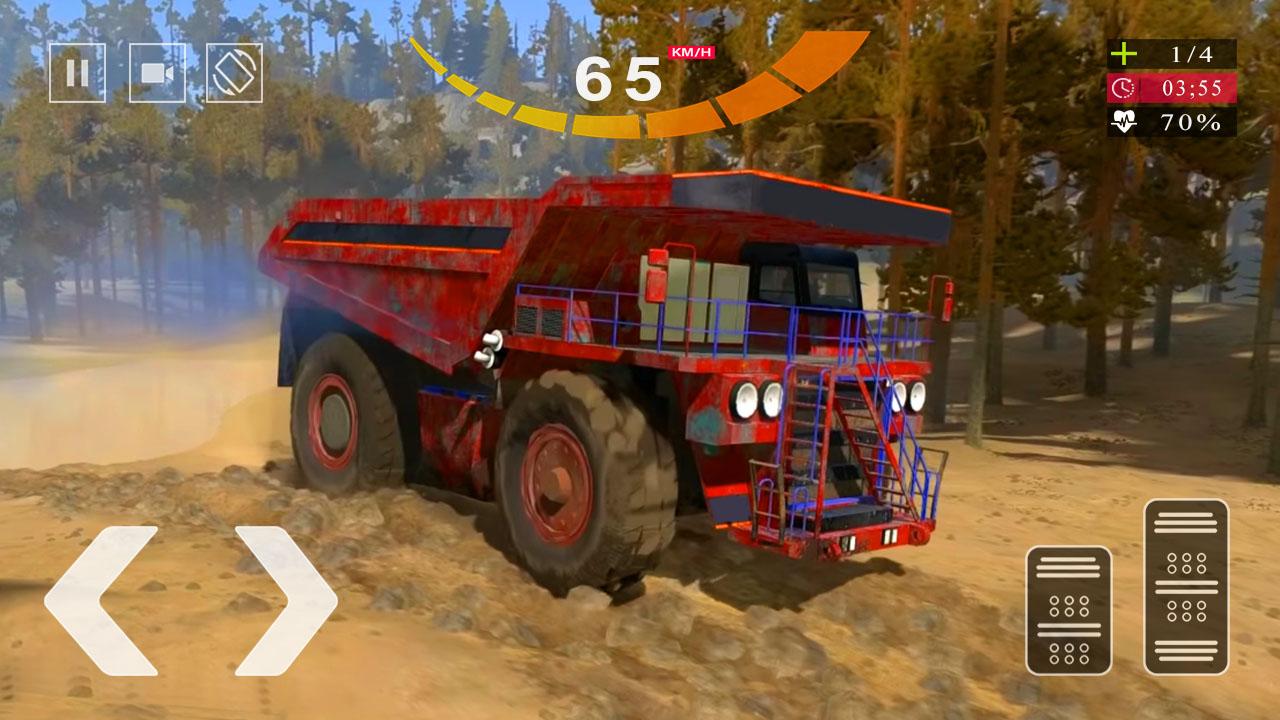Toggle pause on the game
Viewport: 1280px width, 720px height.
[x=78, y=71]
